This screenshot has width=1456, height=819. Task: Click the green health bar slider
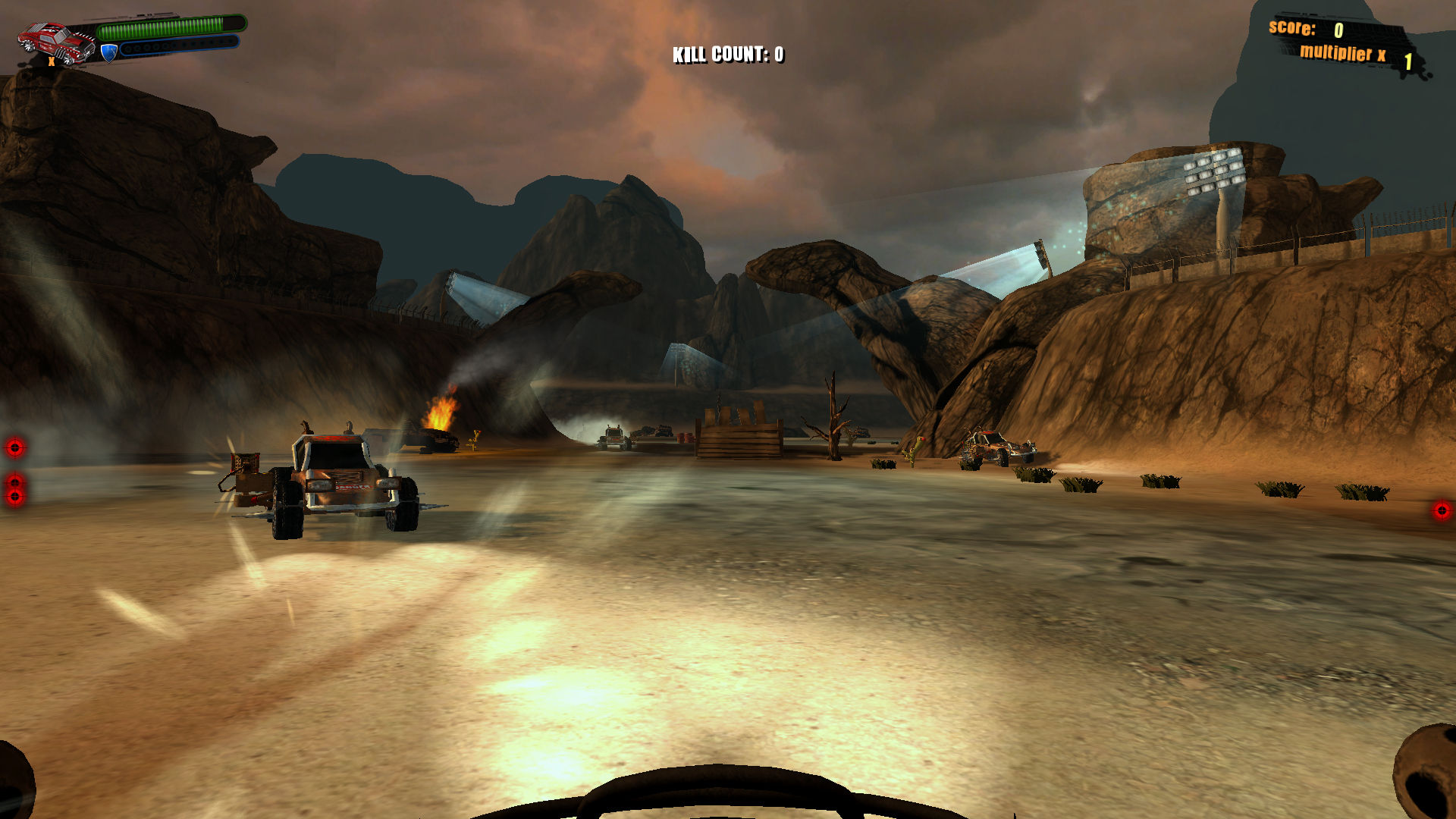point(171,27)
